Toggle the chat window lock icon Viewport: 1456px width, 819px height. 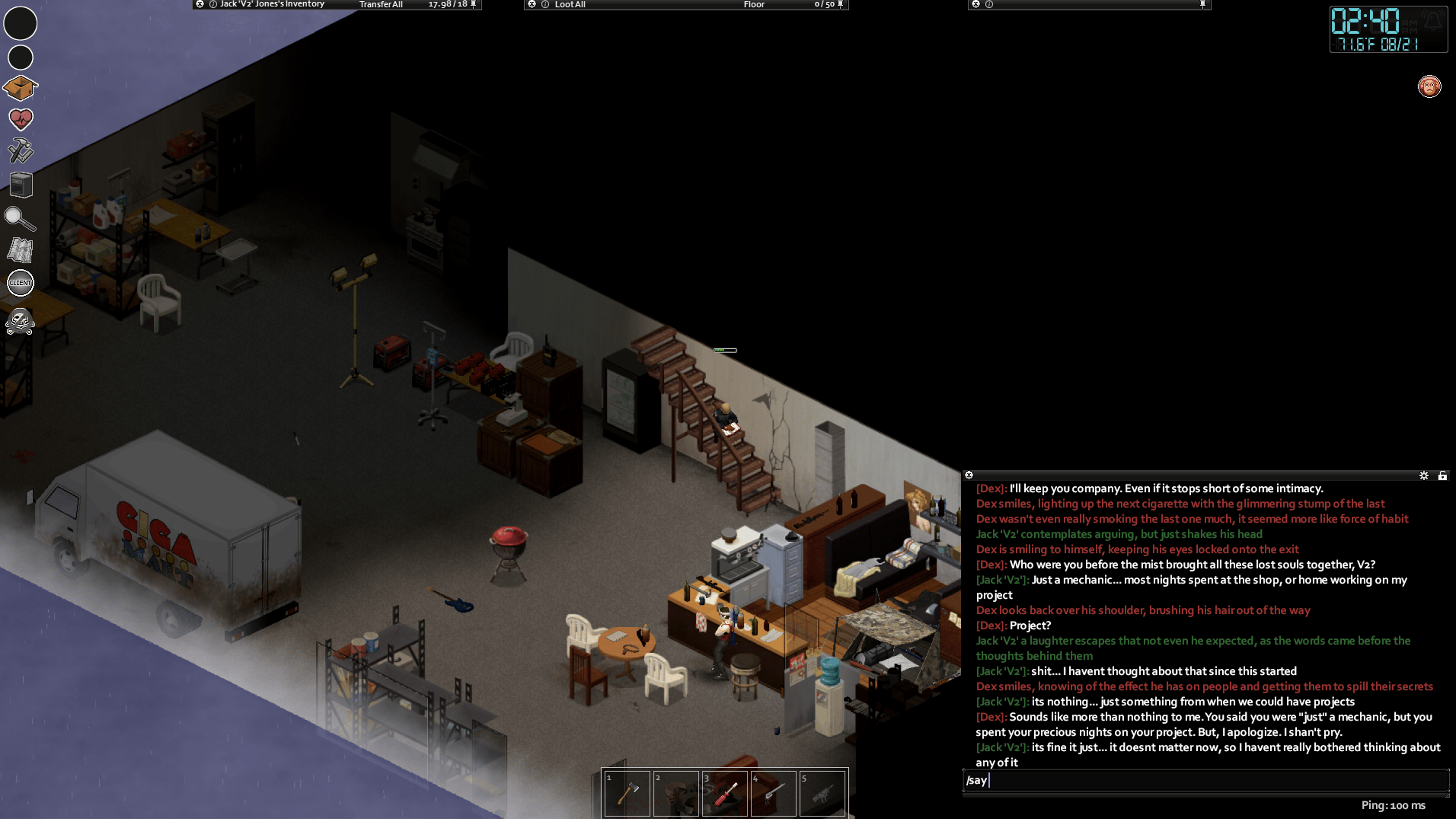tap(1442, 476)
